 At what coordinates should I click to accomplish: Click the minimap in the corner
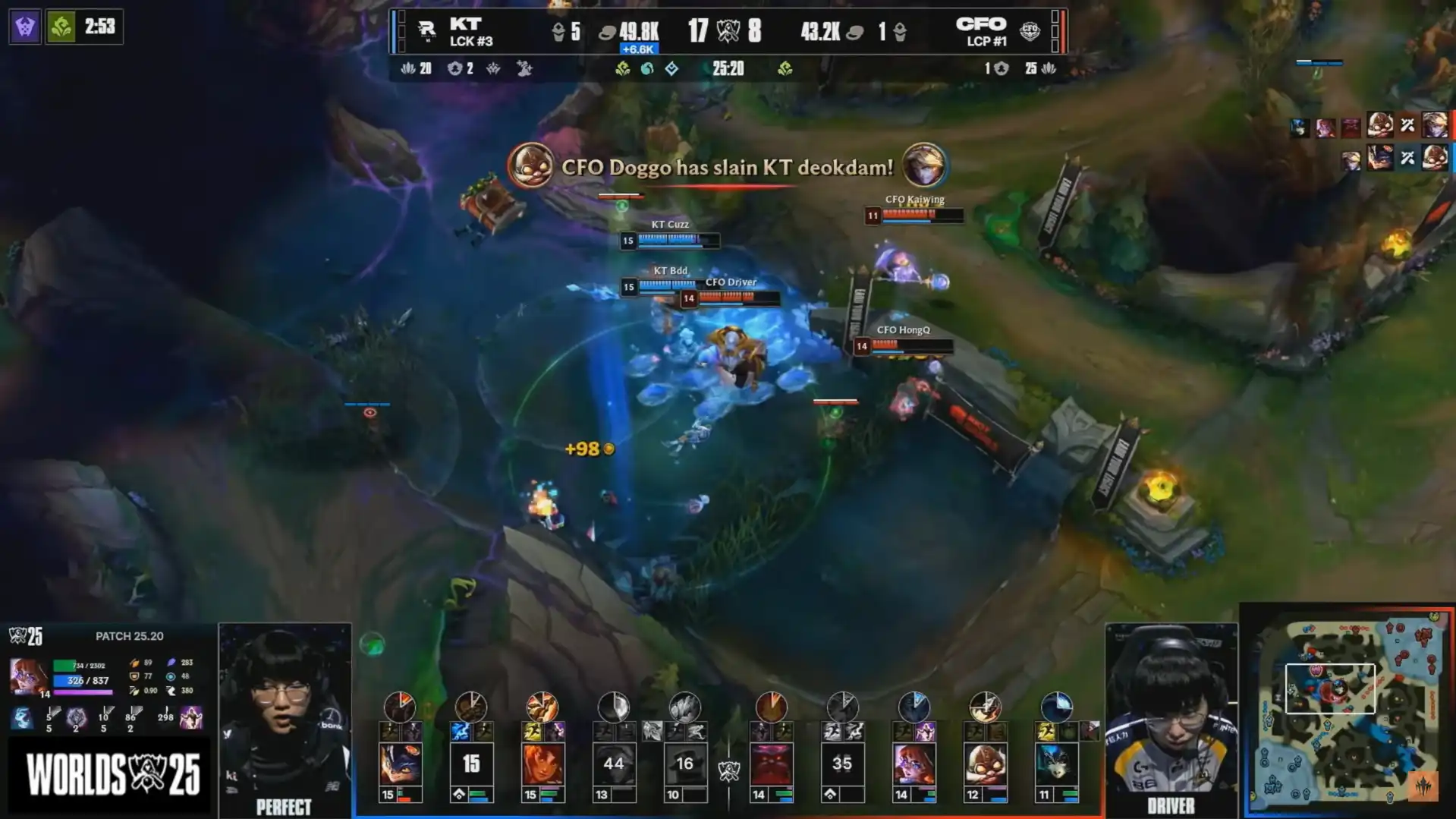1348,711
